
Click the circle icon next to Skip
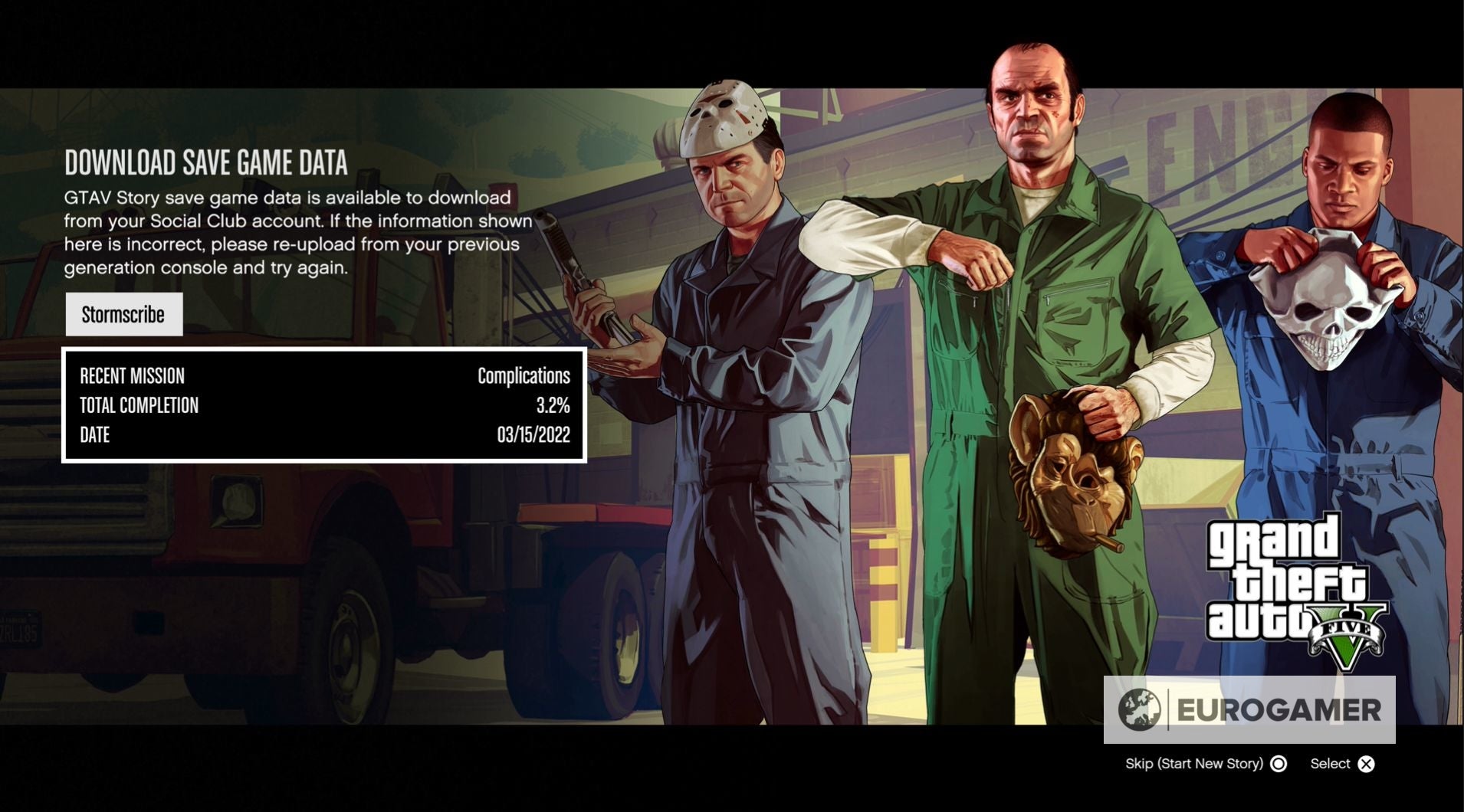[x=1278, y=764]
